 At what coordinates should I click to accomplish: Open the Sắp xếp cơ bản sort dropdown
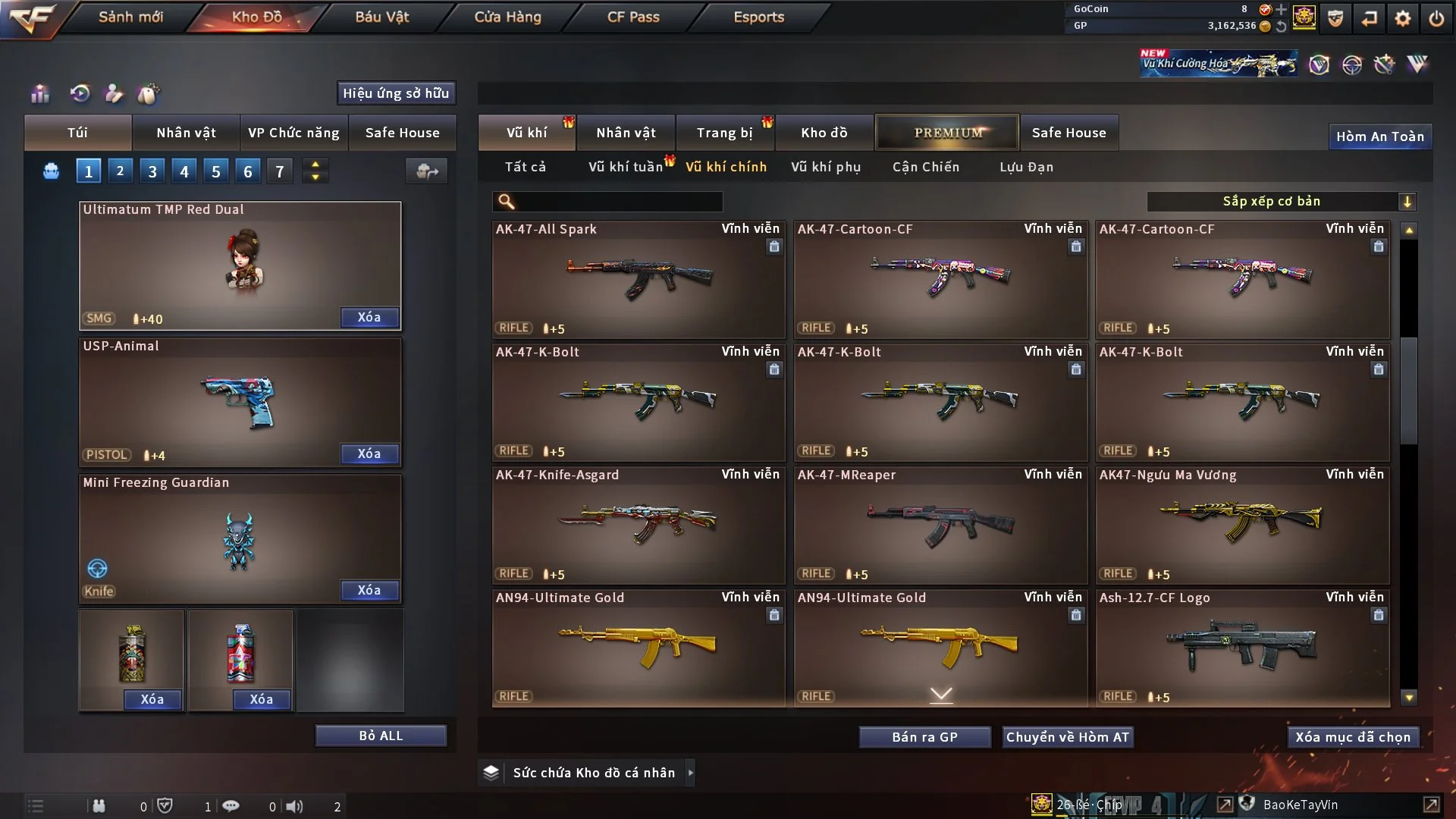[1281, 201]
